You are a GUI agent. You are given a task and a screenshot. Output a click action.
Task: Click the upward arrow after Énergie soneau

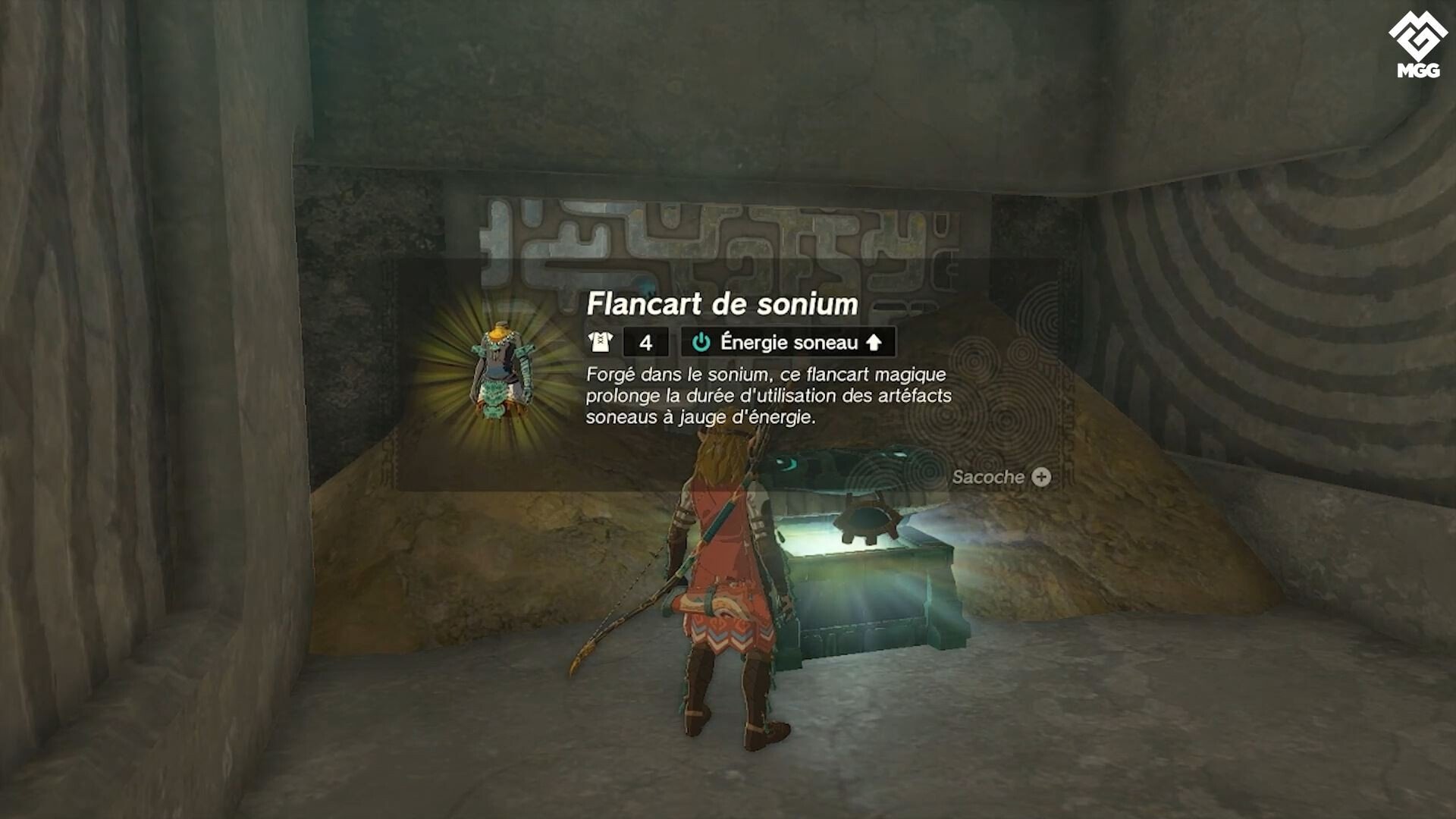[x=874, y=343]
